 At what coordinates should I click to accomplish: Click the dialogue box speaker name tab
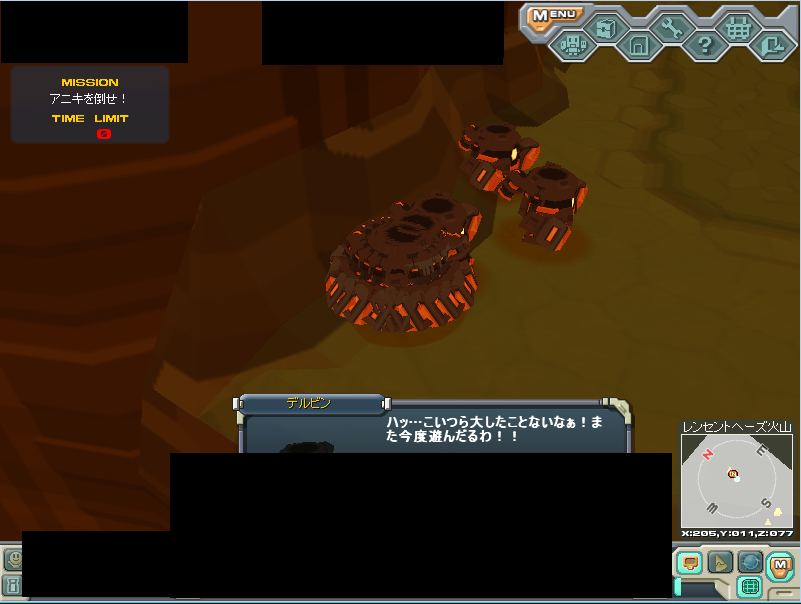310,404
